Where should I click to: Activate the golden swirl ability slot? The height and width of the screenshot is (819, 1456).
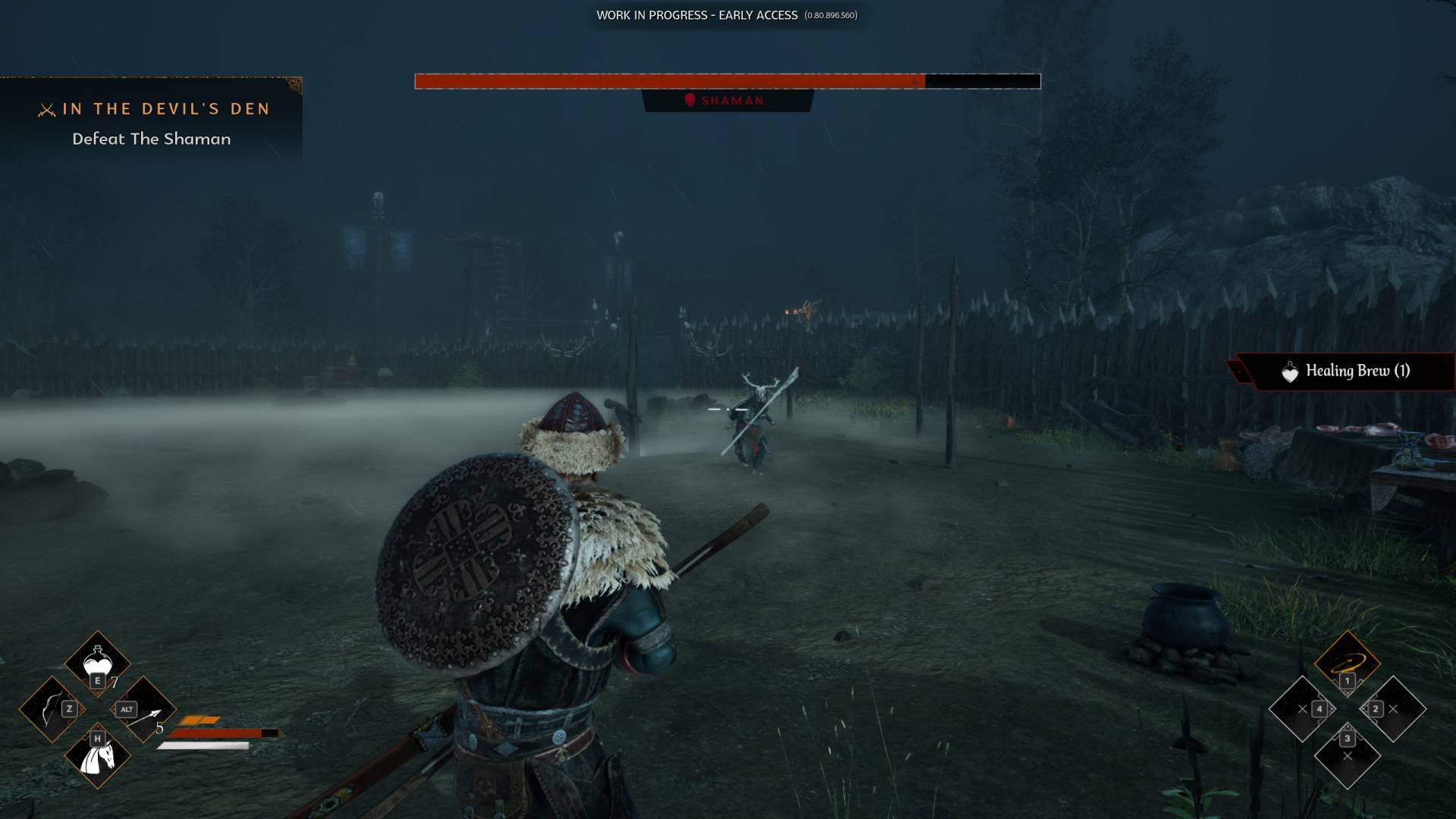pyautogui.click(x=1347, y=661)
